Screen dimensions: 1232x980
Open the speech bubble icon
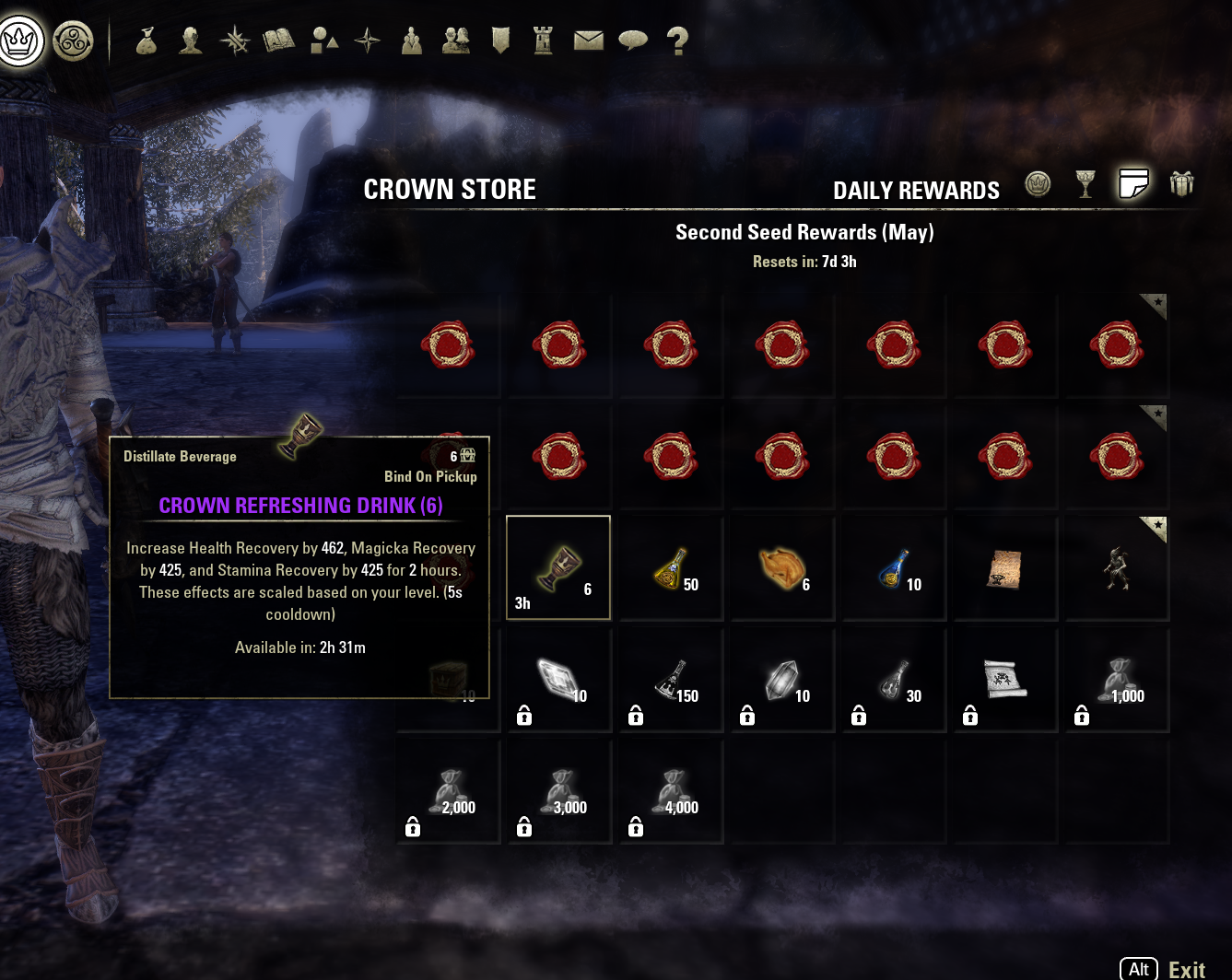(633, 41)
